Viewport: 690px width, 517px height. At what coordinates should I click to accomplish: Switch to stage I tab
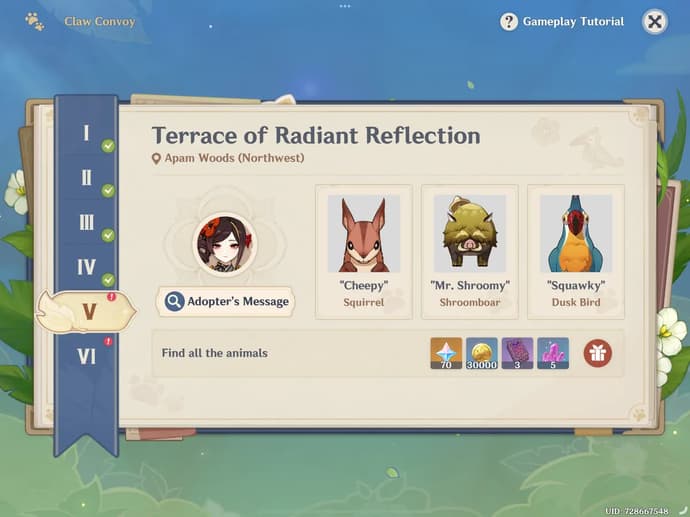tap(87, 134)
